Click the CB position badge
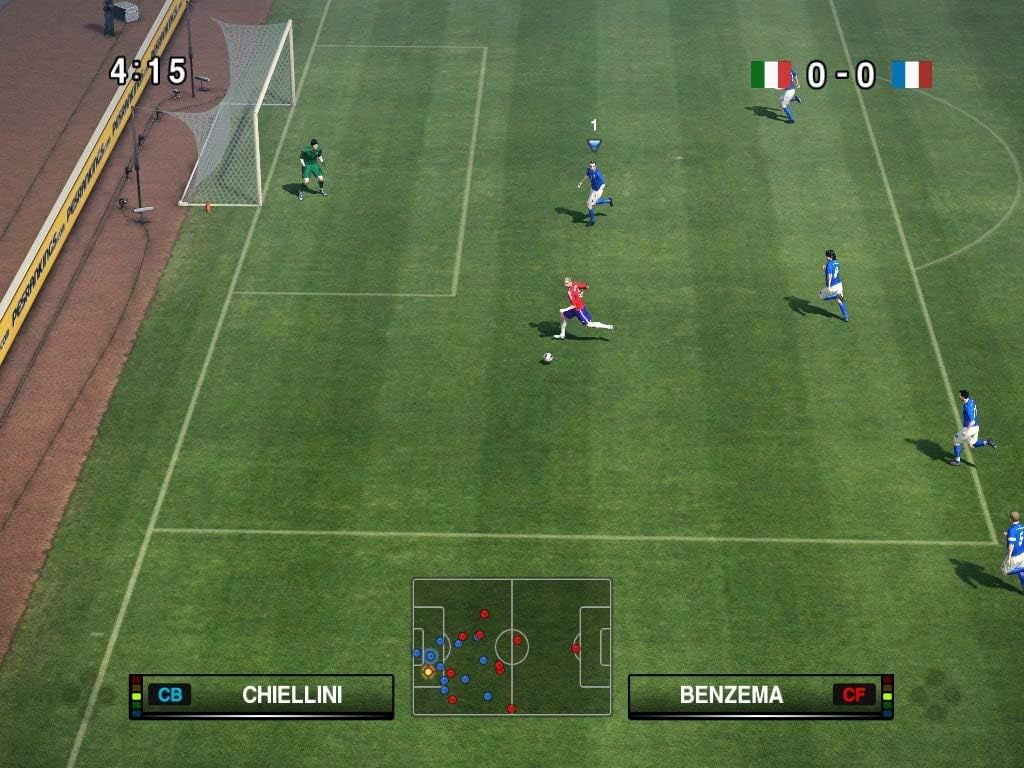This screenshot has width=1024, height=768. (x=169, y=695)
